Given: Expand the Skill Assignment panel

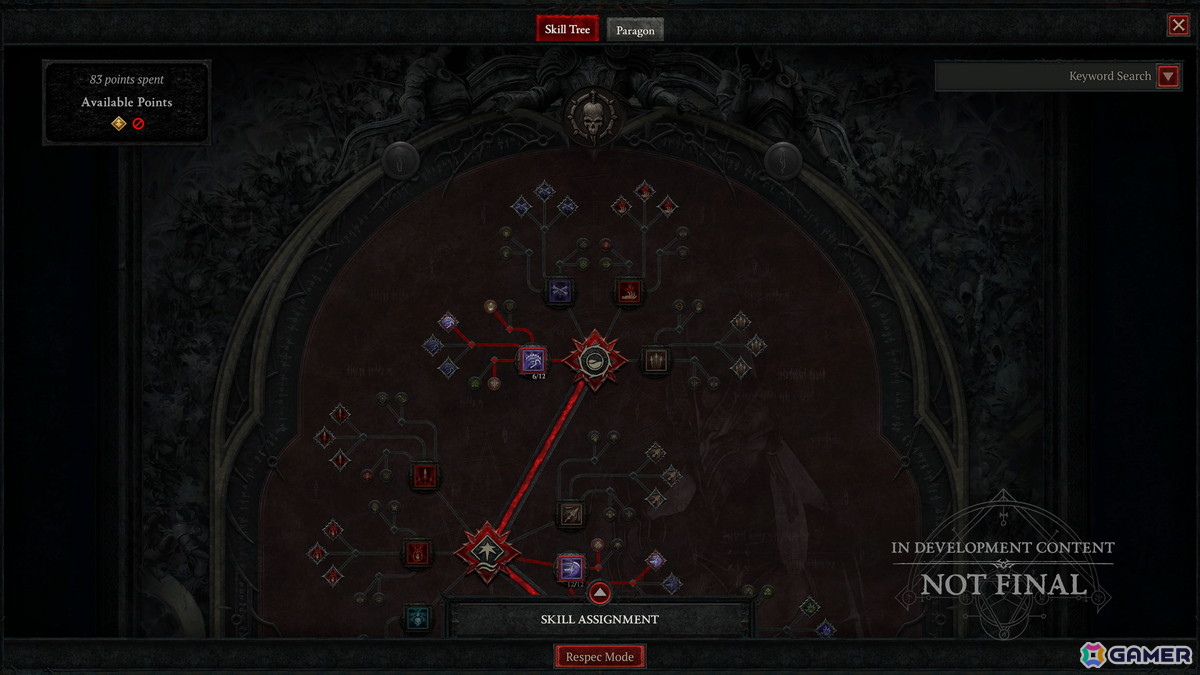Looking at the screenshot, I should click(x=599, y=594).
